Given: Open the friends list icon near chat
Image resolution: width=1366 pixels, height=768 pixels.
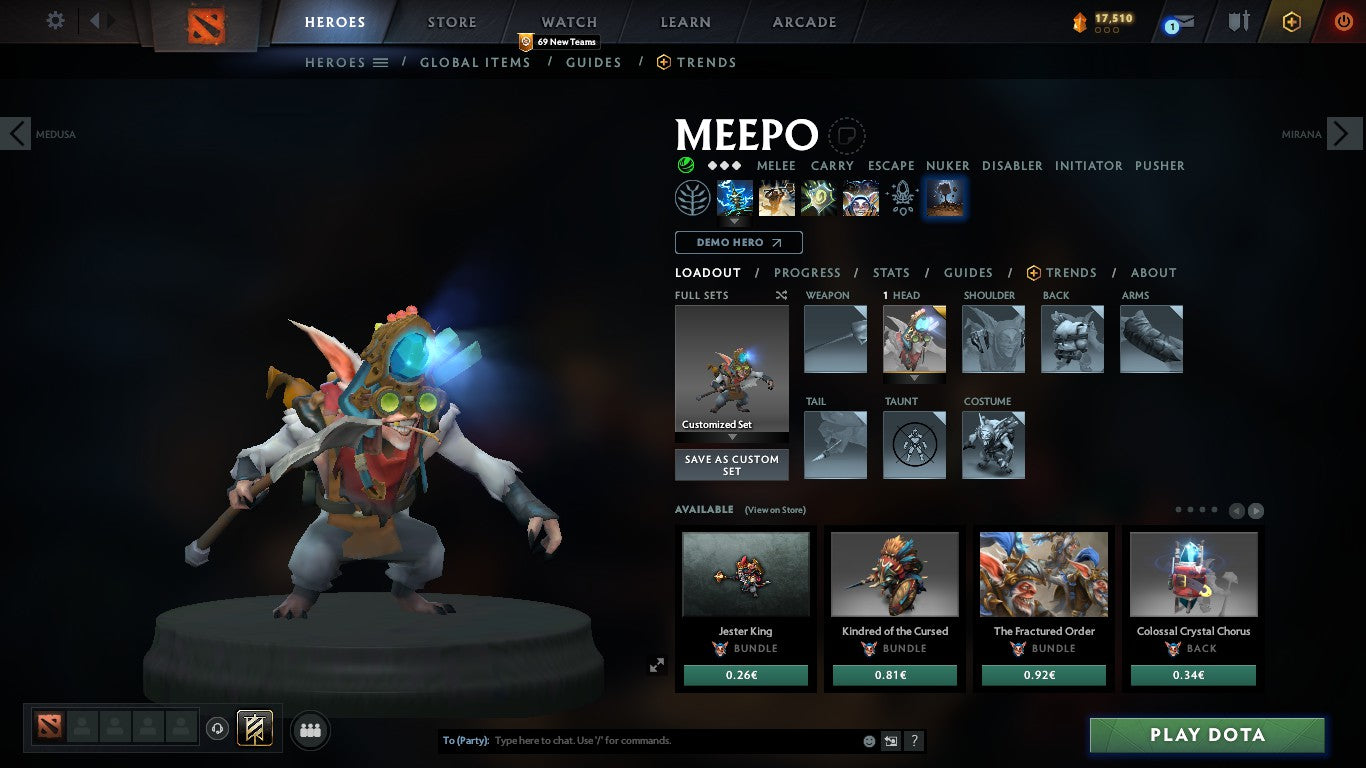Looking at the screenshot, I should 310,730.
